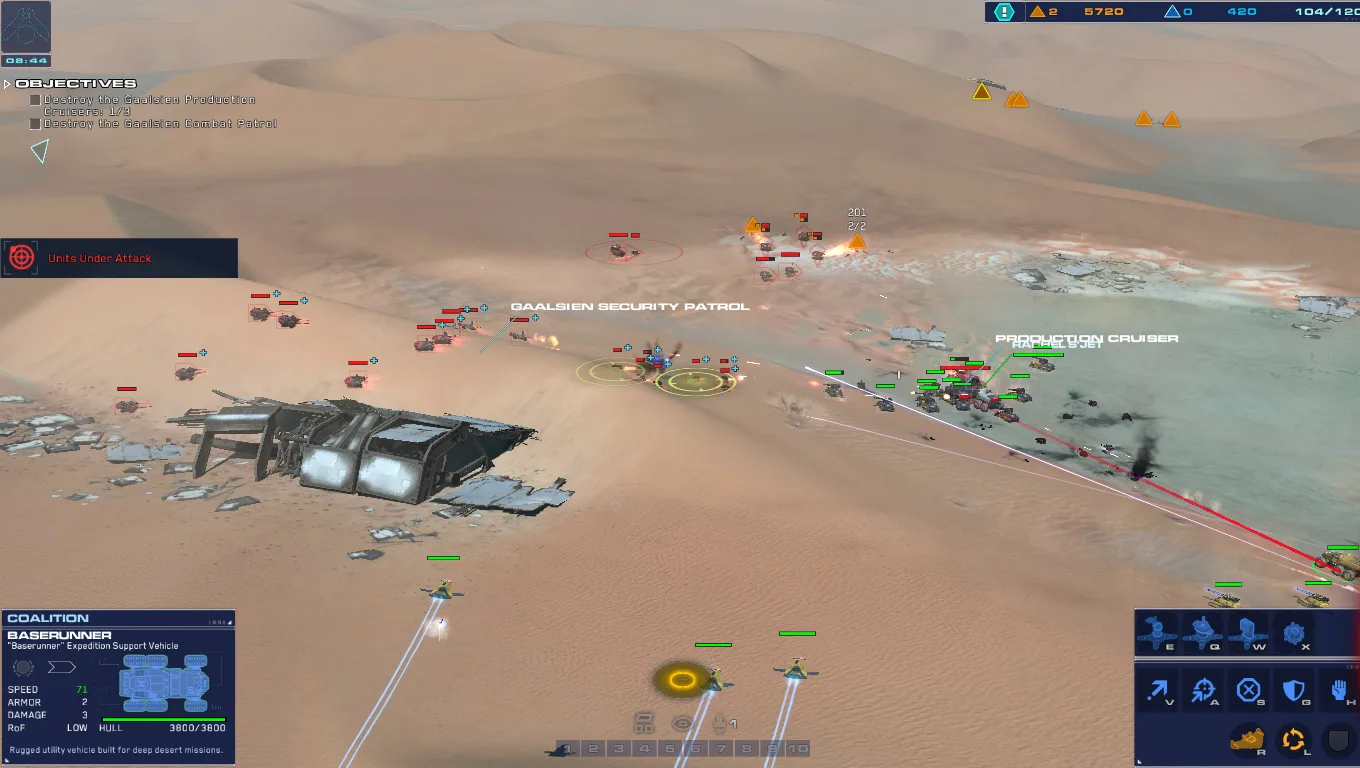
Task: Click the Gaalsien Security Patrol label
Action: (630, 306)
